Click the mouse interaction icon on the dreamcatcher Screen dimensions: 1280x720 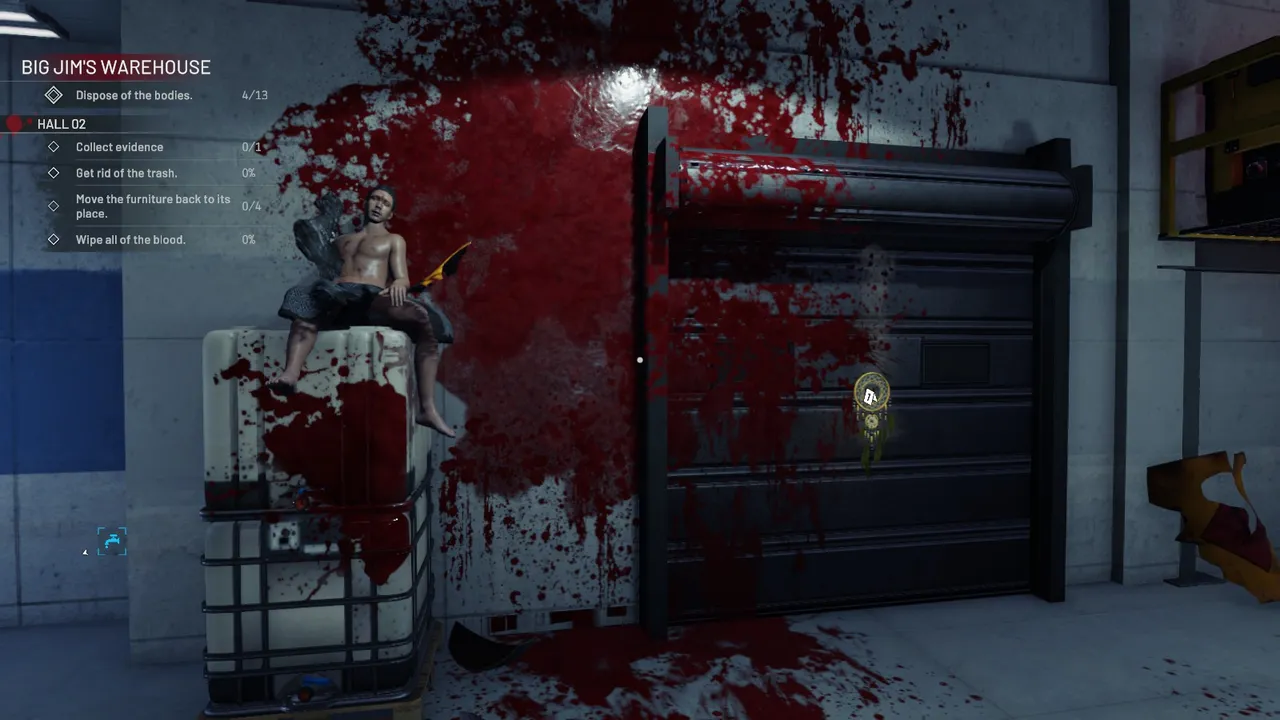[x=871, y=396]
